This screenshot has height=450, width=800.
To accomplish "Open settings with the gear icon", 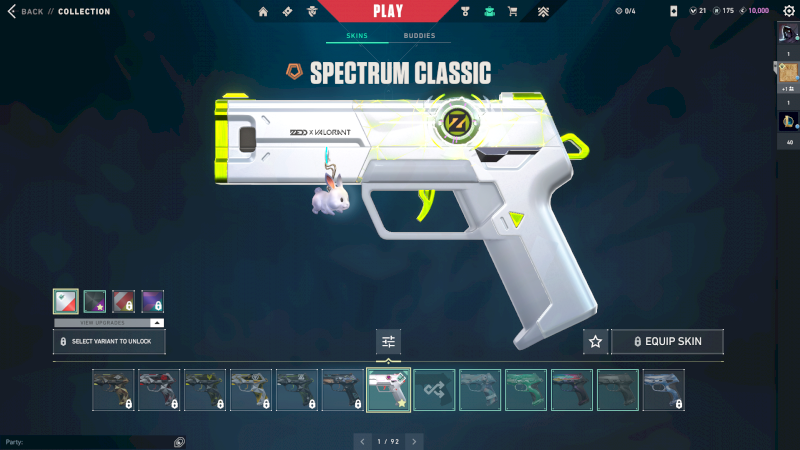I will [787, 11].
